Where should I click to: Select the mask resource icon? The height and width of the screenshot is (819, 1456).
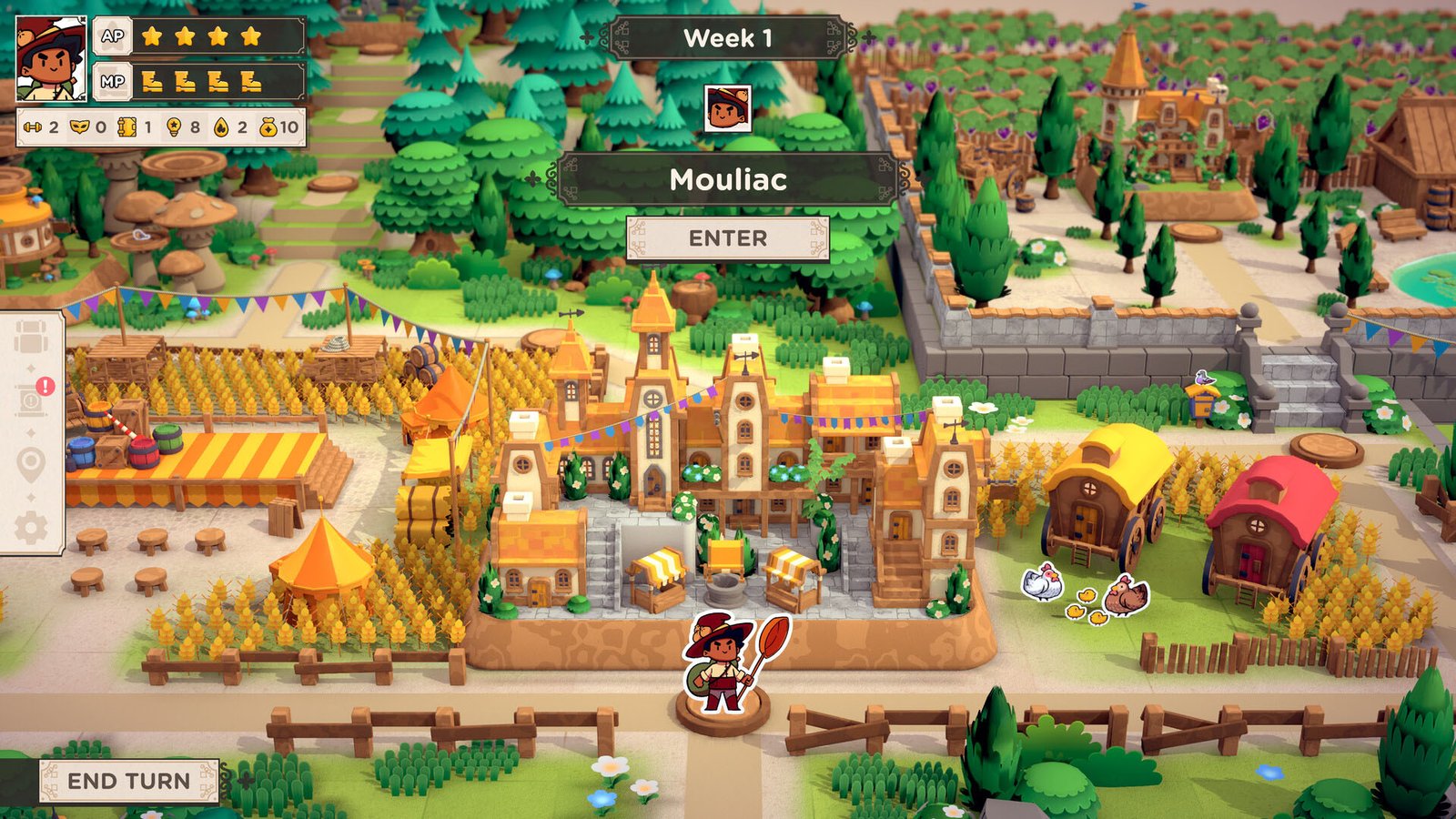(79, 126)
